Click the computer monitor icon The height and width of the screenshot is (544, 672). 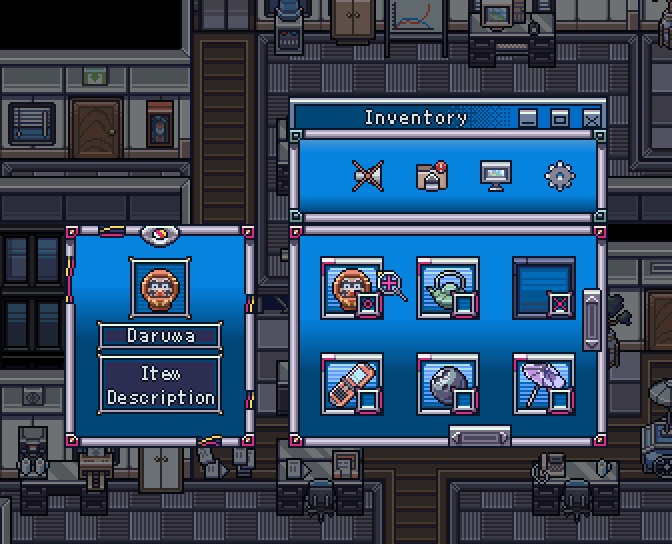(x=495, y=176)
